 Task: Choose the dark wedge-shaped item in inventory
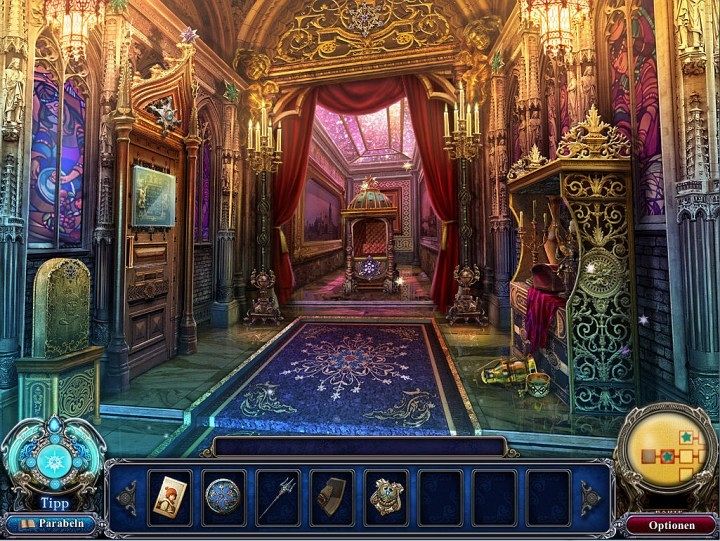331,496
